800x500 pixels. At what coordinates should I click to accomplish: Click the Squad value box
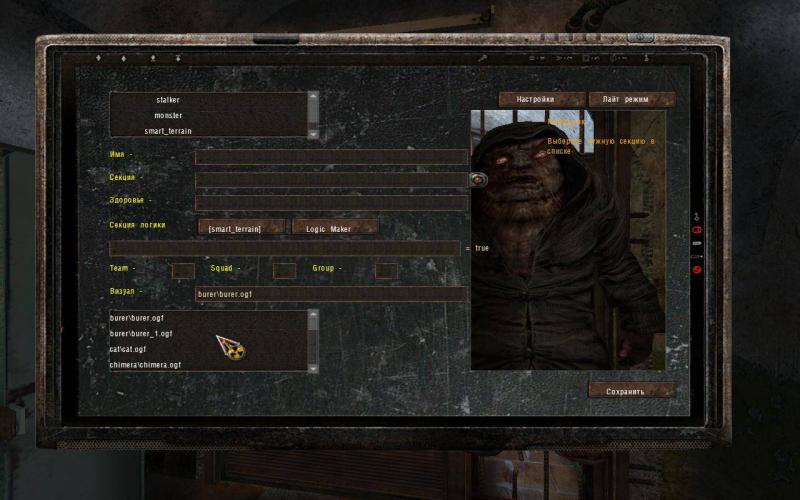(x=284, y=270)
